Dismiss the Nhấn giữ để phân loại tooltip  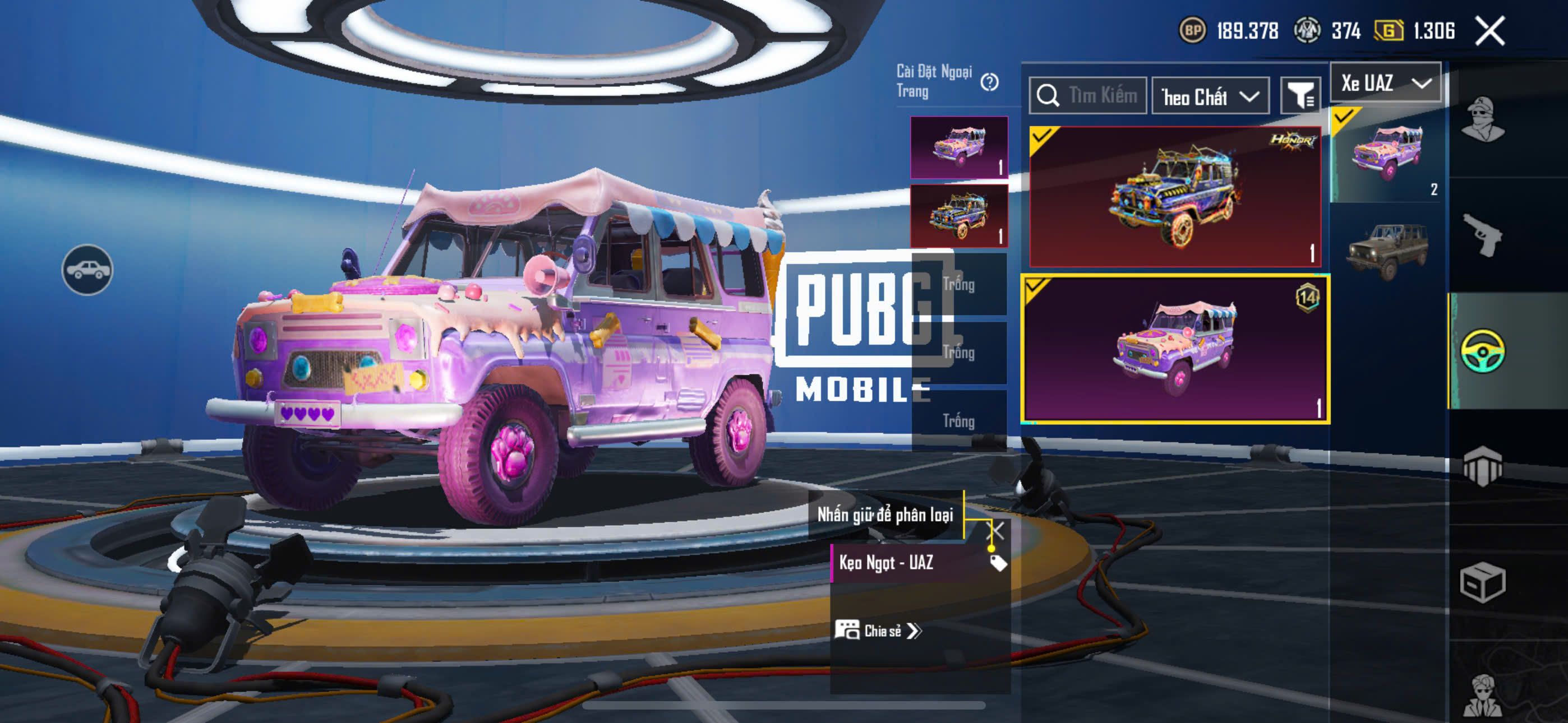pyautogui.click(x=997, y=531)
